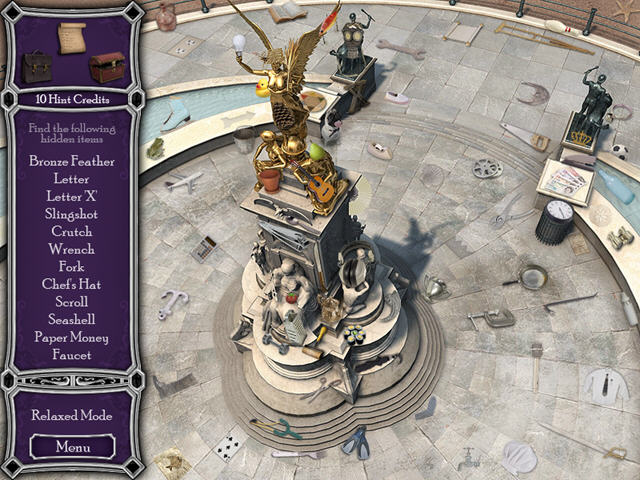Open the Menu button
The height and width of the screenshot is (480, 640).
tap(72, 446)
